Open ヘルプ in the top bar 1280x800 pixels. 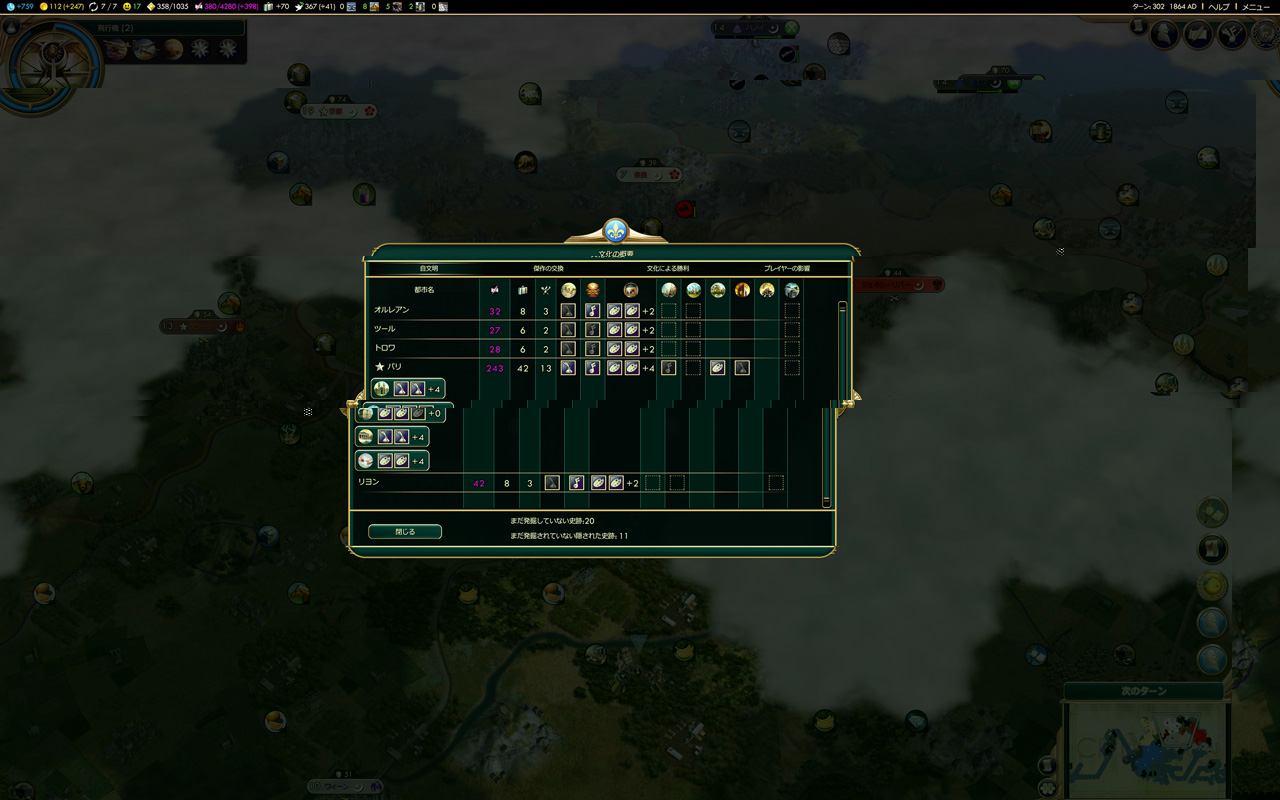[x=1219, y=6]
